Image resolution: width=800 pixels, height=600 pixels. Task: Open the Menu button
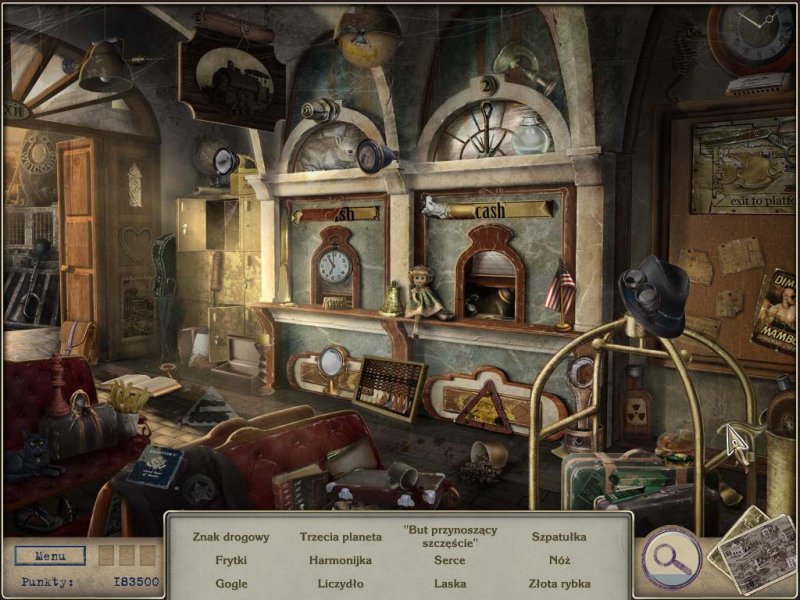tap(50, 555)
